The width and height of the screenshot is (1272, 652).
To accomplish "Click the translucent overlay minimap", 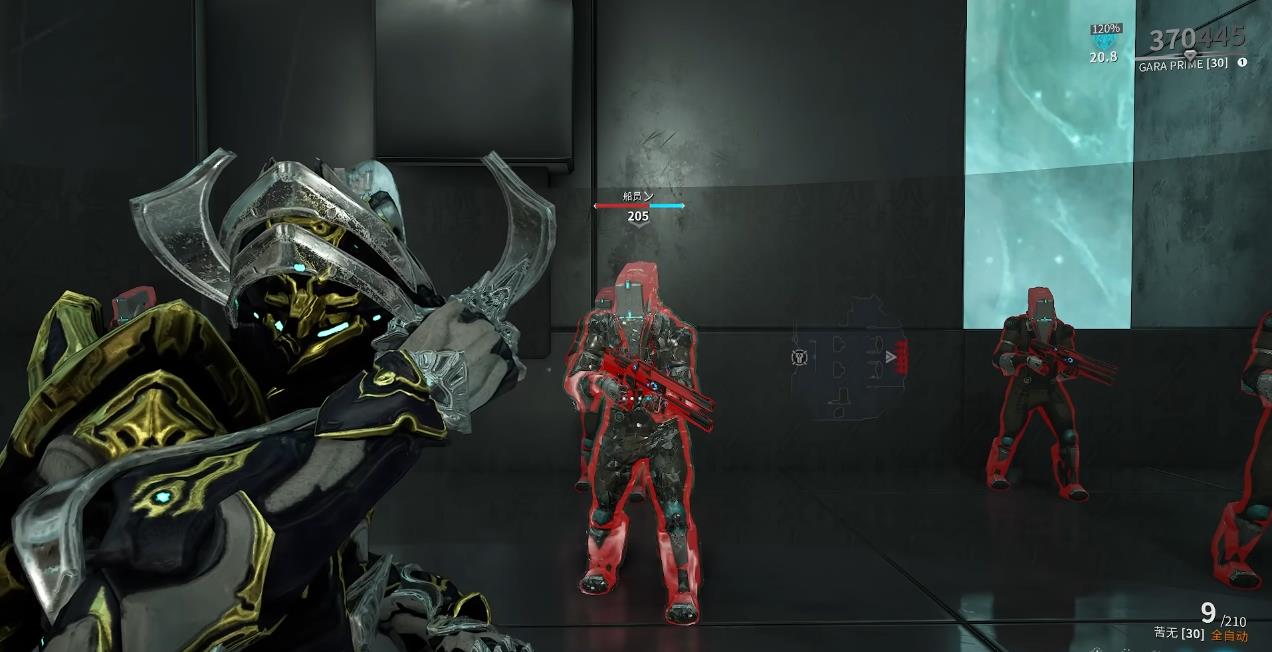I will 849,358.
